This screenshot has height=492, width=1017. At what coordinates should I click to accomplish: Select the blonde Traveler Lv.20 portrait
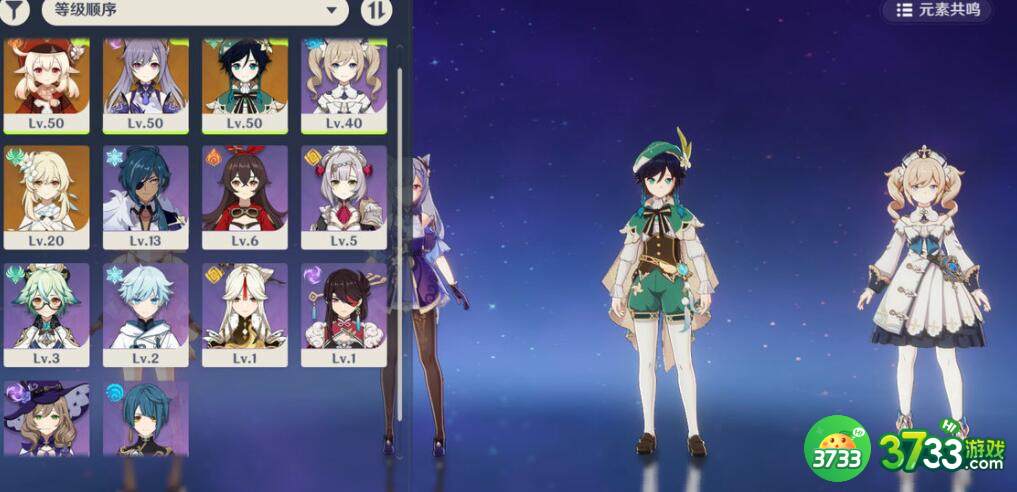click(x=47, y=197)
